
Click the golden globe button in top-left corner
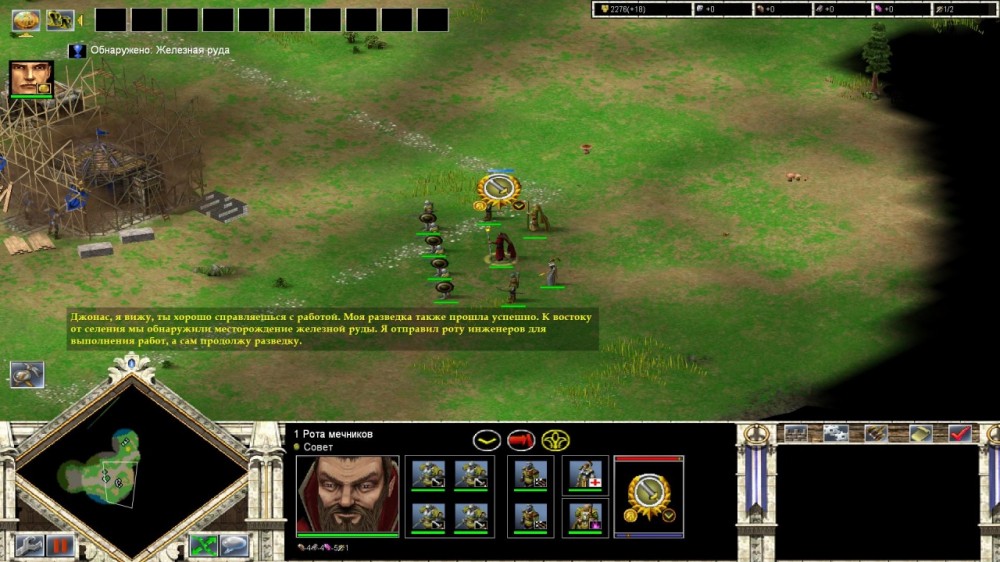(25, 19)
